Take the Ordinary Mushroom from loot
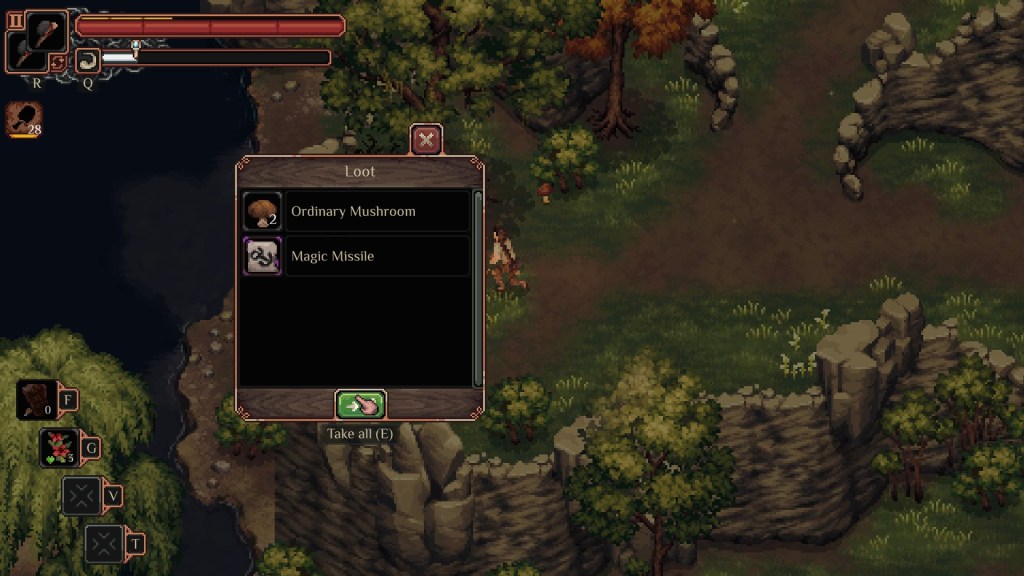 pyautogui.click(x=356, y=211)
